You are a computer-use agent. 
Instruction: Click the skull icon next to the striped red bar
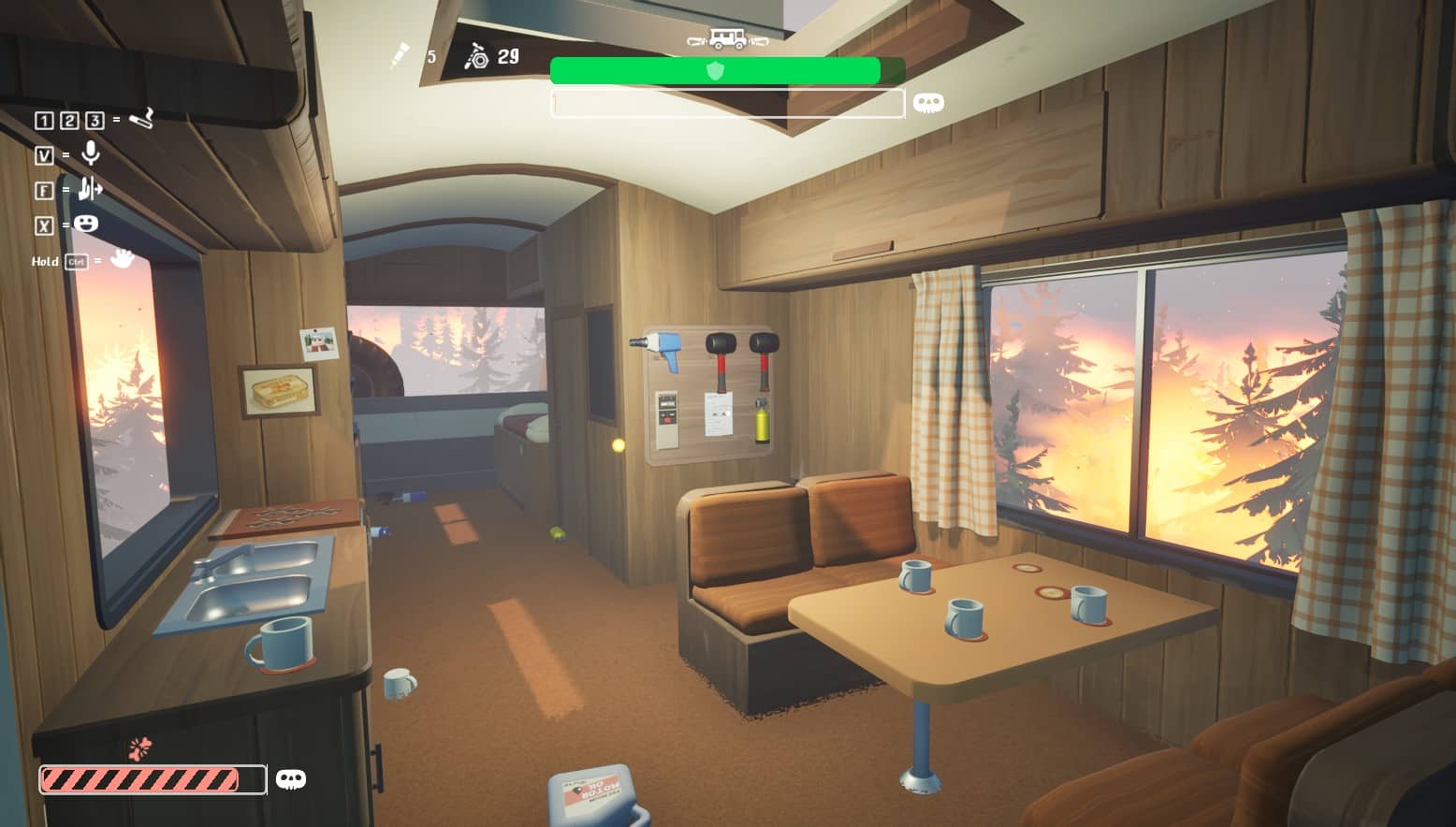pyautogui.click(x=291, y=779)
